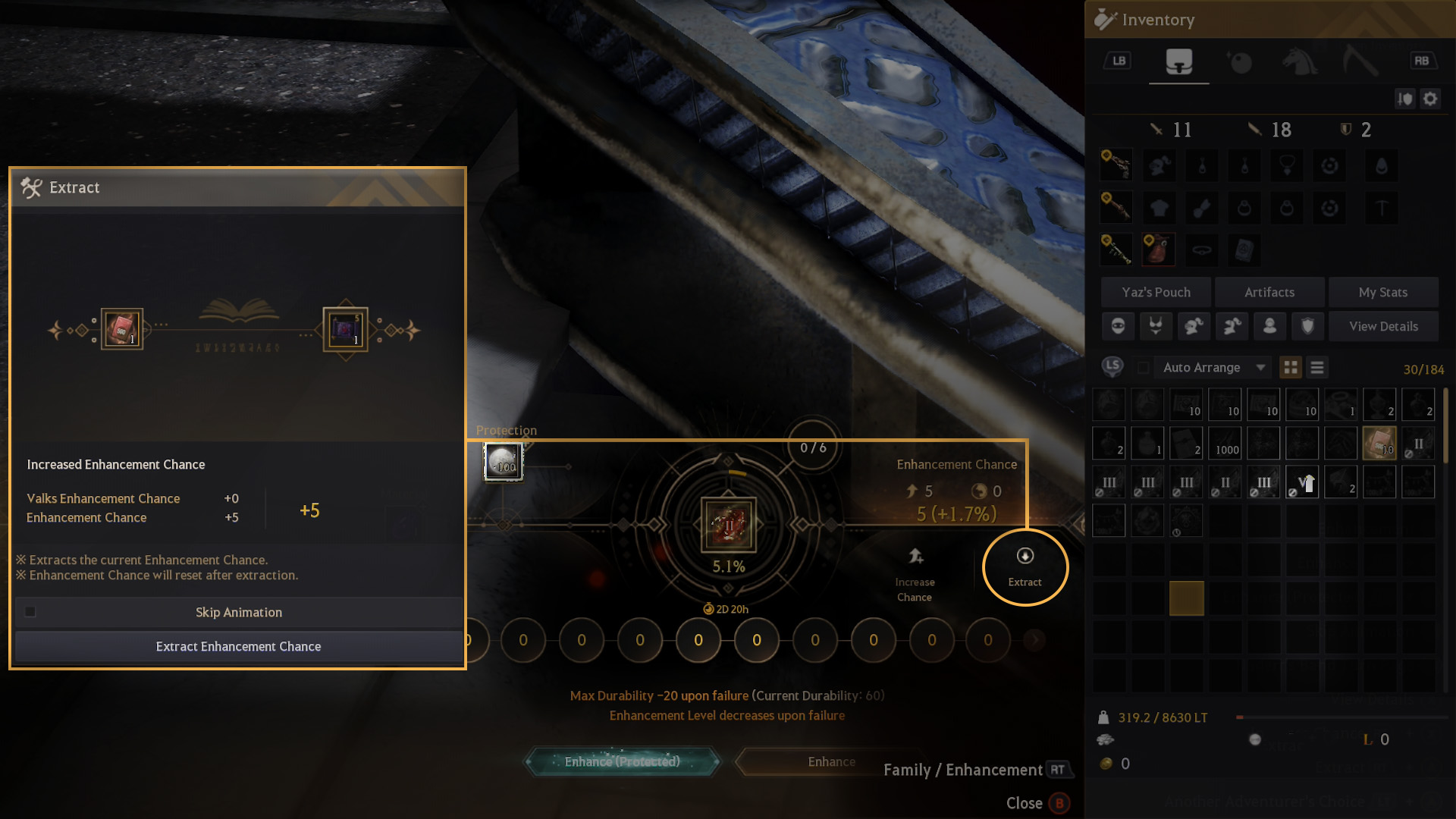
Task: Select the highlighted book item in inventory
Action: tap(1379, 444)
